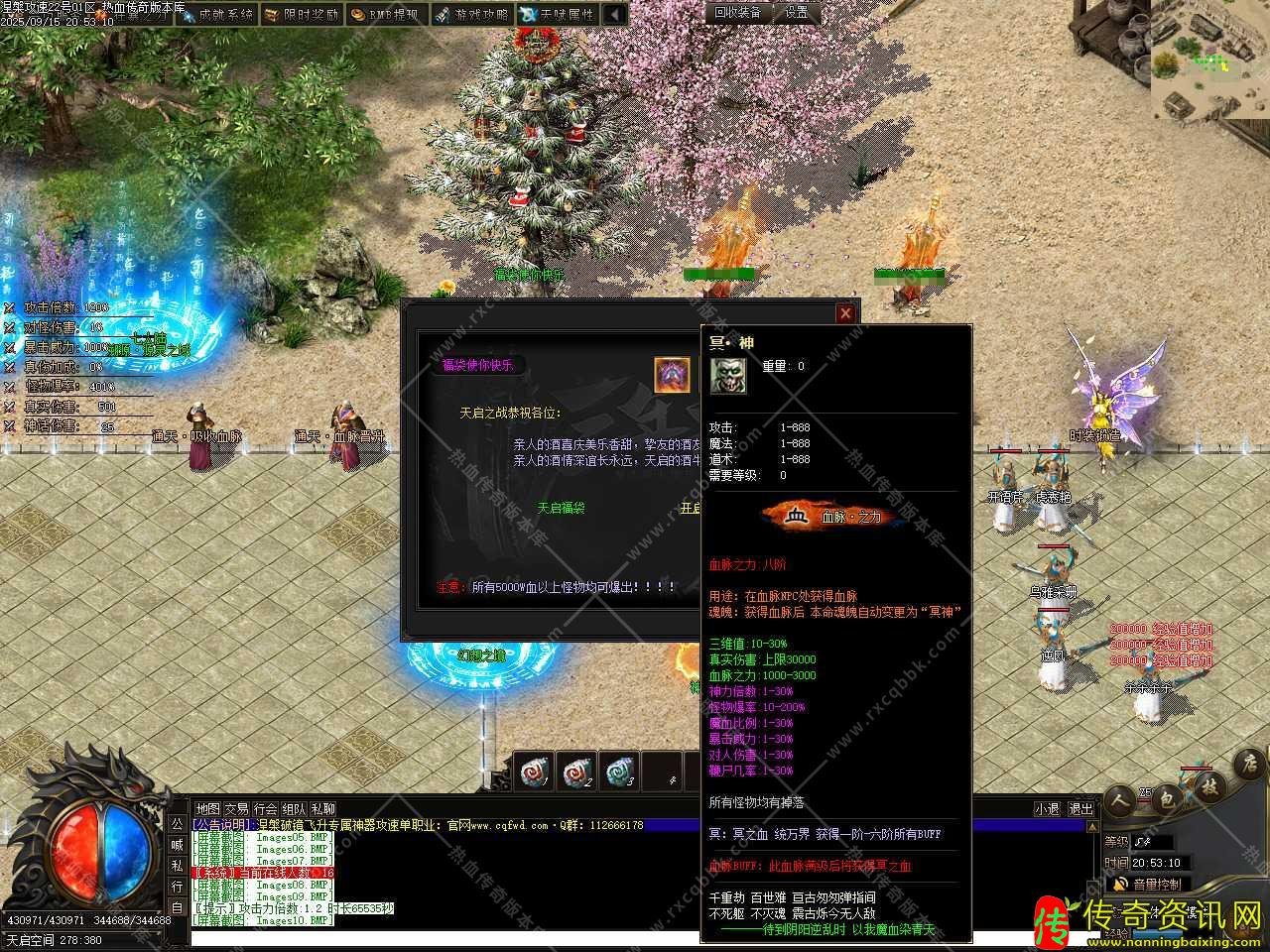This screenshot has width=1270, height=952.
Task: Click the 小退 logout button
Action: point(1048,808)
